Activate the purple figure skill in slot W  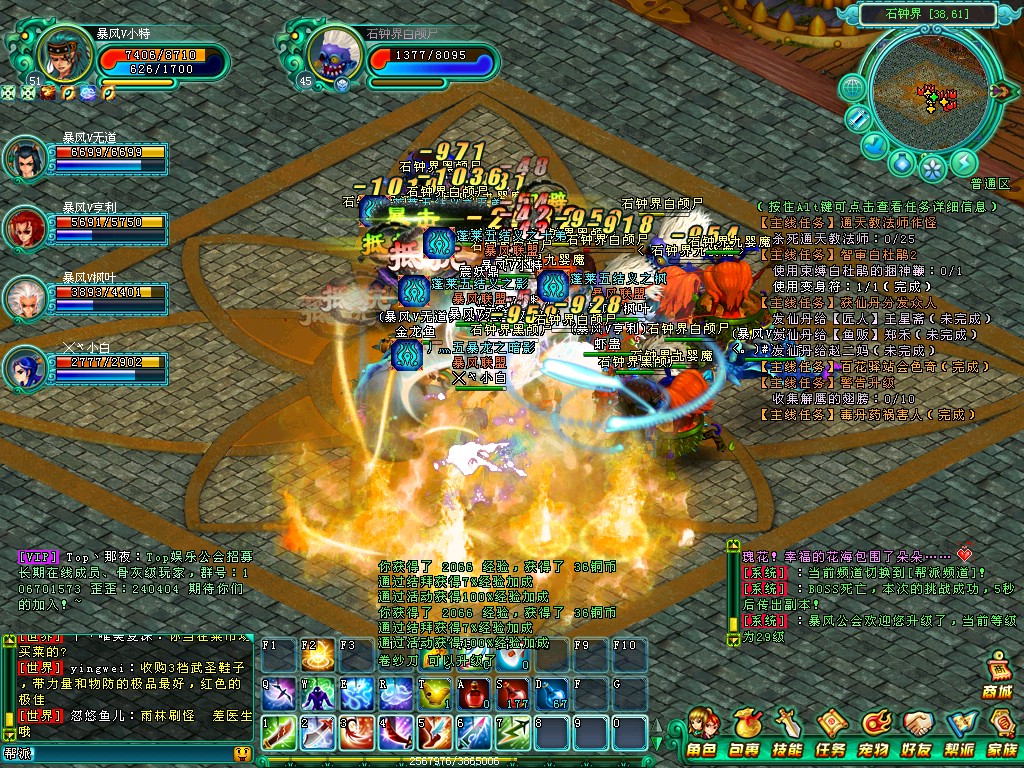(318, 692)
